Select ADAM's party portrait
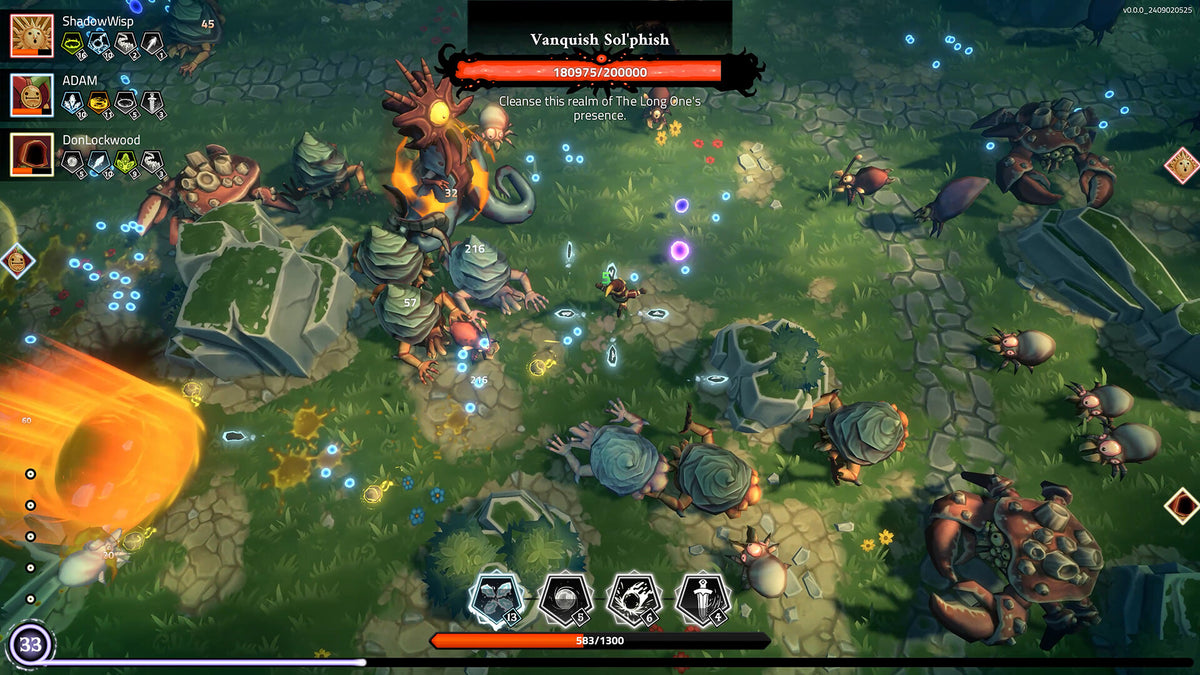This screenshot has width=1200, height=675. pyautogui.click(x=32, y=95)
